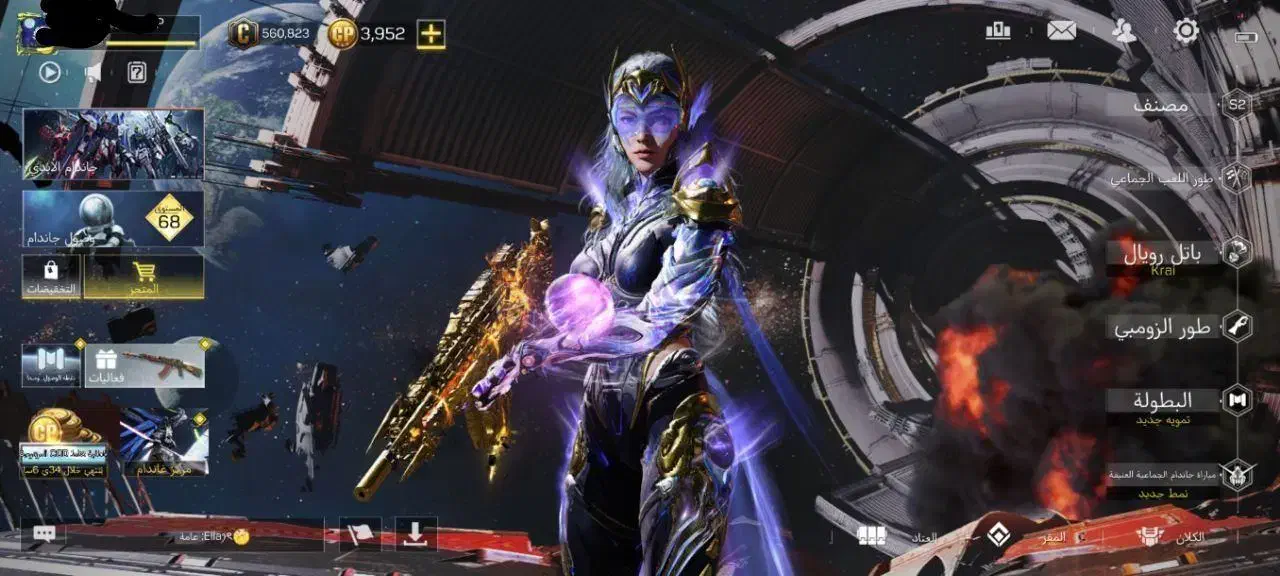Open the download arrow button
The image size is (1280, 576).
pyautogui.click(x=415, y=533)
